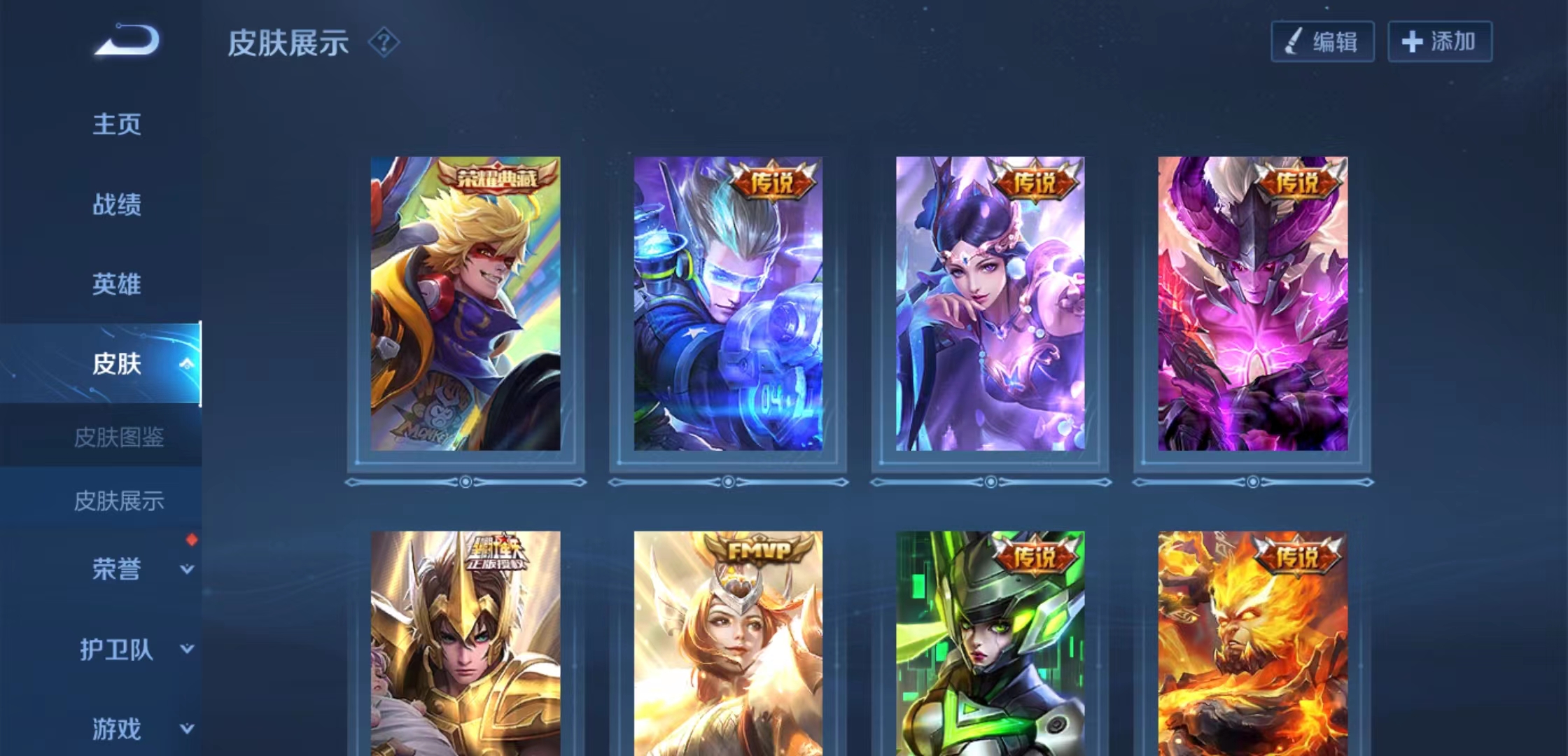Click the 编辑 edit button
The width and height of the screenshot is (1568, 756).
tap(1322, 42)
